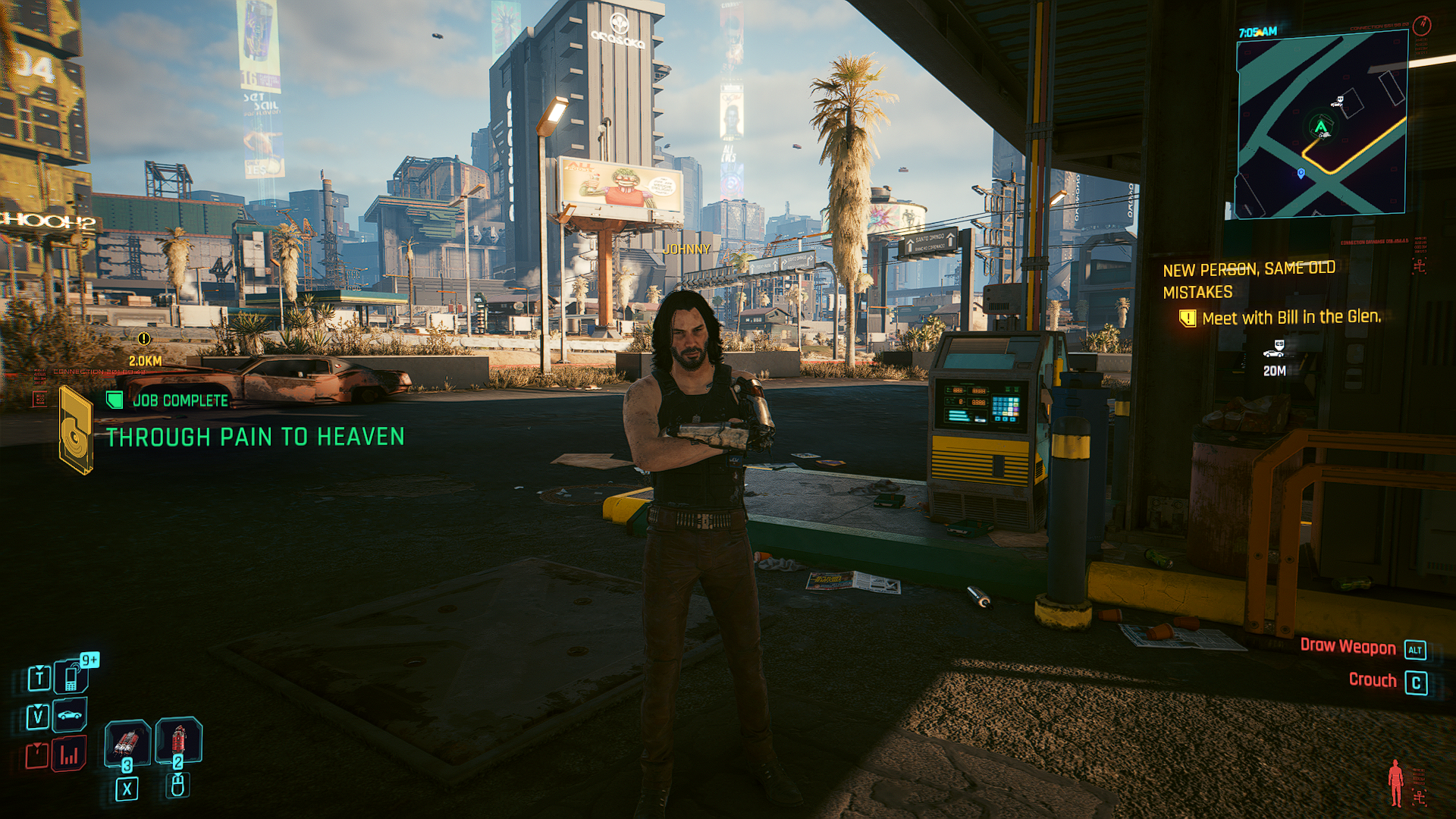
Task: Select the tracked quest New Person, Same Old Mistakes
Action: point(1248,280)
